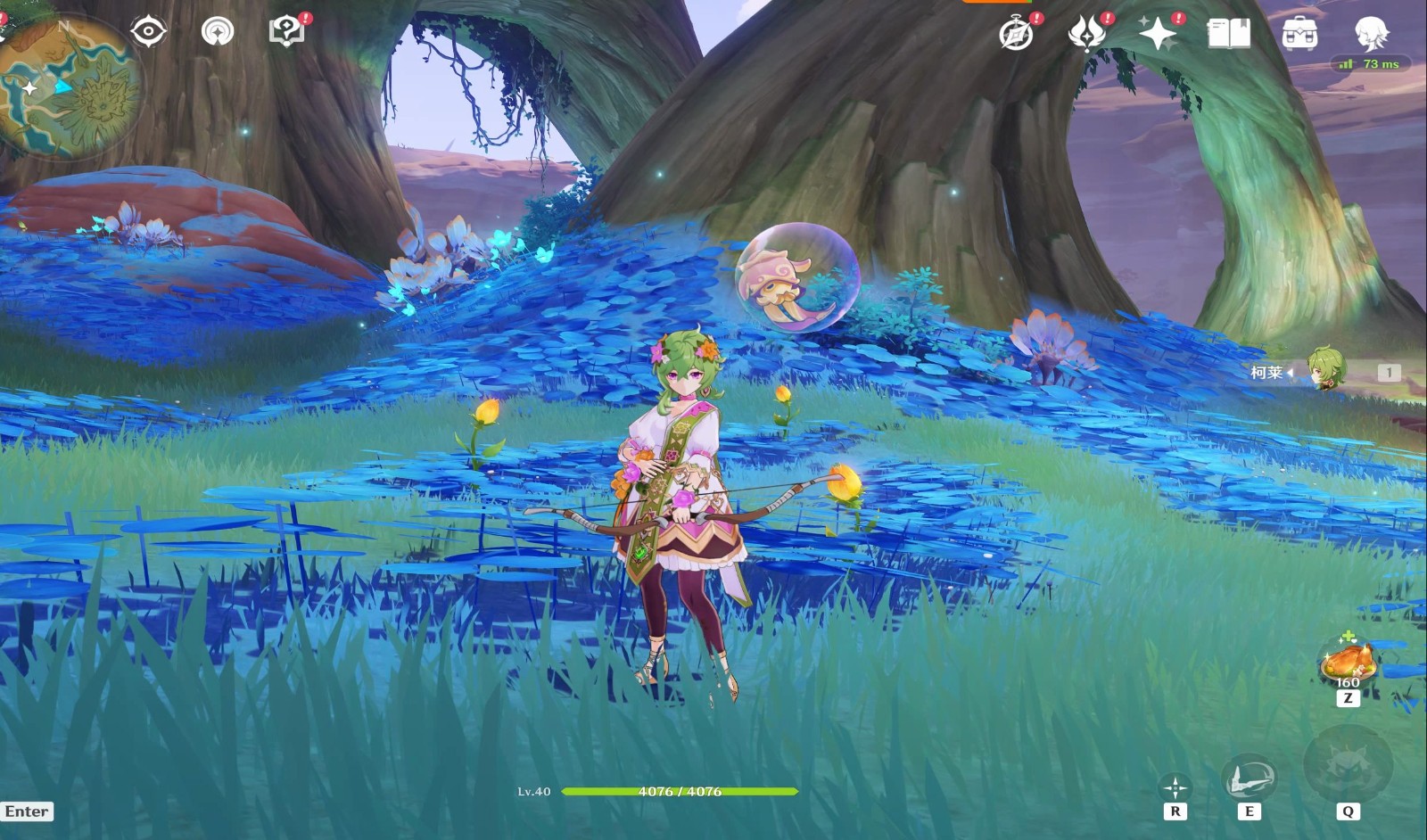The height and width of the screenshot is (840, 1427).
Task: Open the four-point star wish icon
Action: (x=1158, y=34)
